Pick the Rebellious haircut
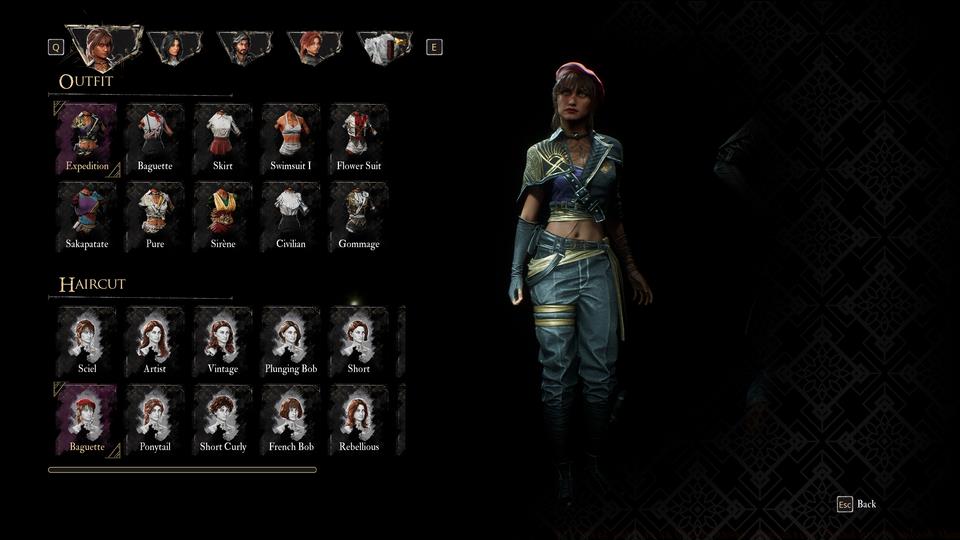The width and height of the screenshot is (960, 540). click(359, 419)
